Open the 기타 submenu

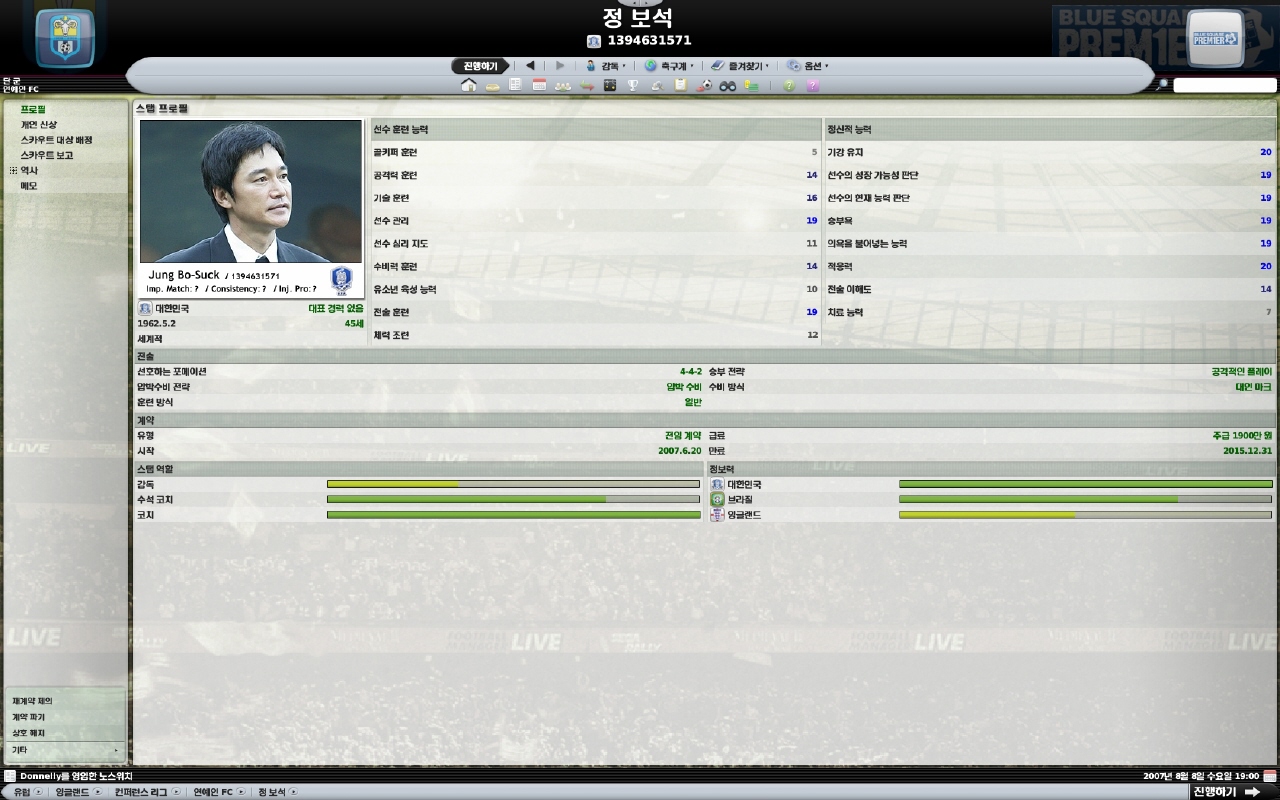pos(64,749)
